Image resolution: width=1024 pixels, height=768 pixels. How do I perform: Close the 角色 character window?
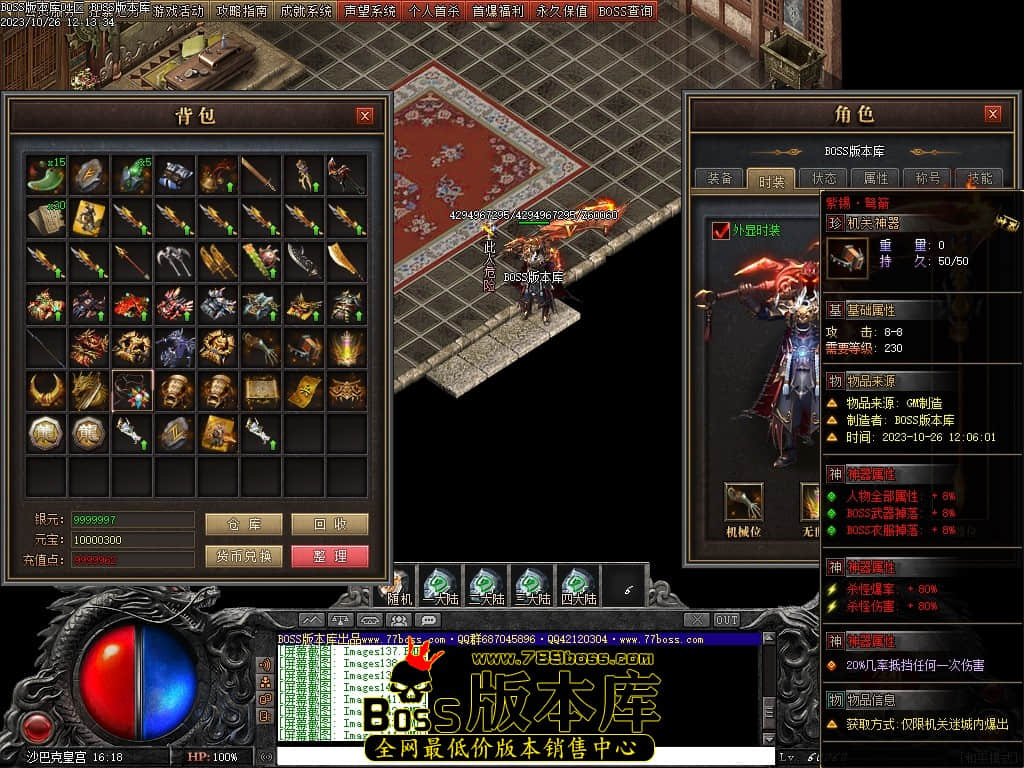[992, 114]
